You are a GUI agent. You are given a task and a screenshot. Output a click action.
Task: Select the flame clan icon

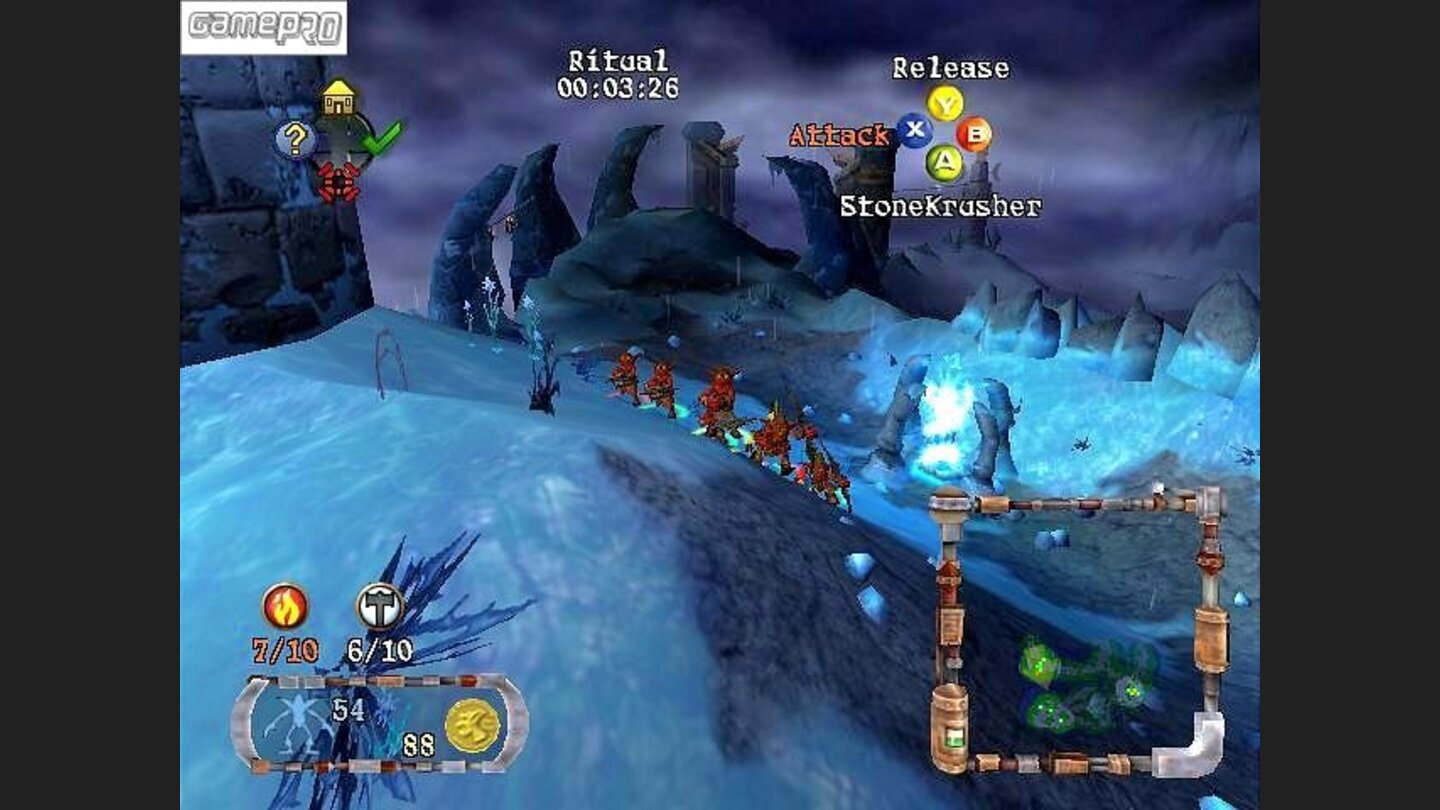[285, 606]
